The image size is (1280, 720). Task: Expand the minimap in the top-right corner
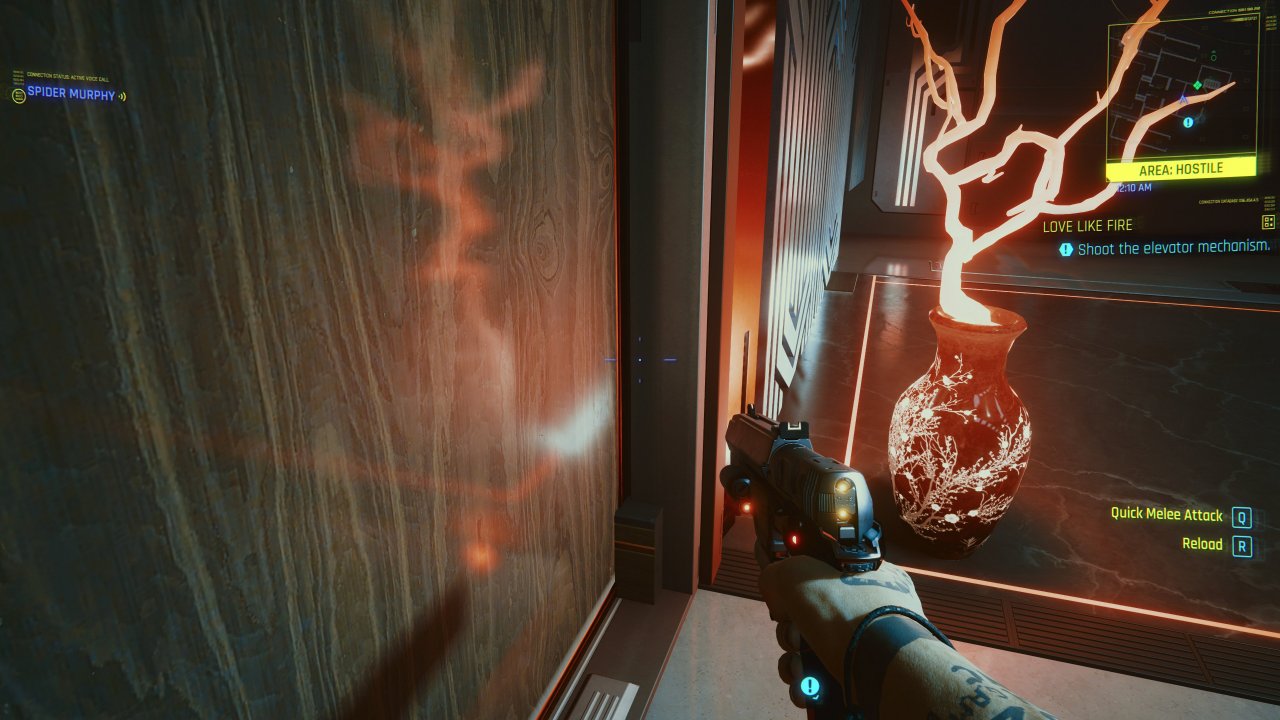(x=1186, y=88)
